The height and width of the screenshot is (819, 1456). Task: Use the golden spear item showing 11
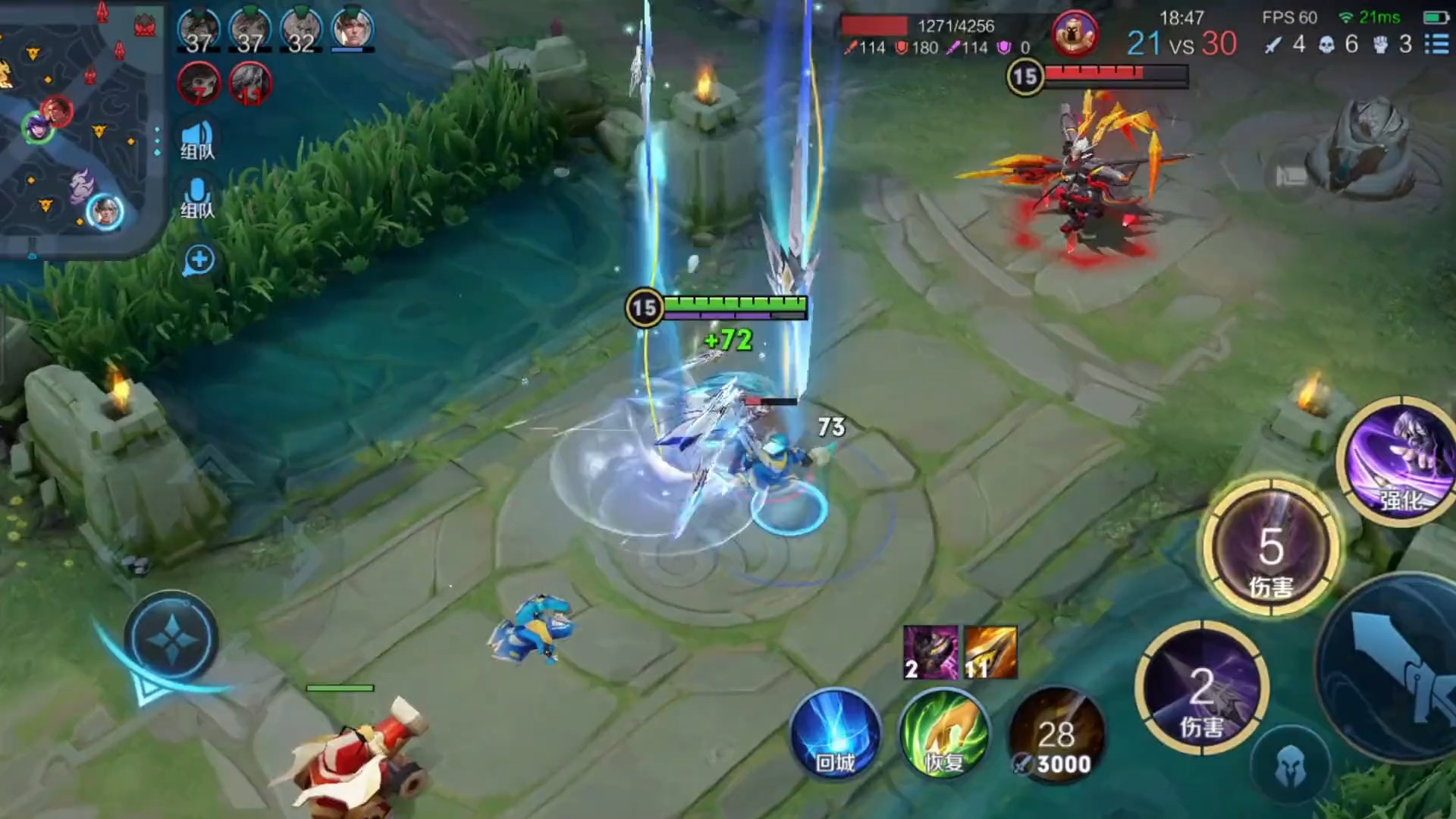[x=990, y=652]
